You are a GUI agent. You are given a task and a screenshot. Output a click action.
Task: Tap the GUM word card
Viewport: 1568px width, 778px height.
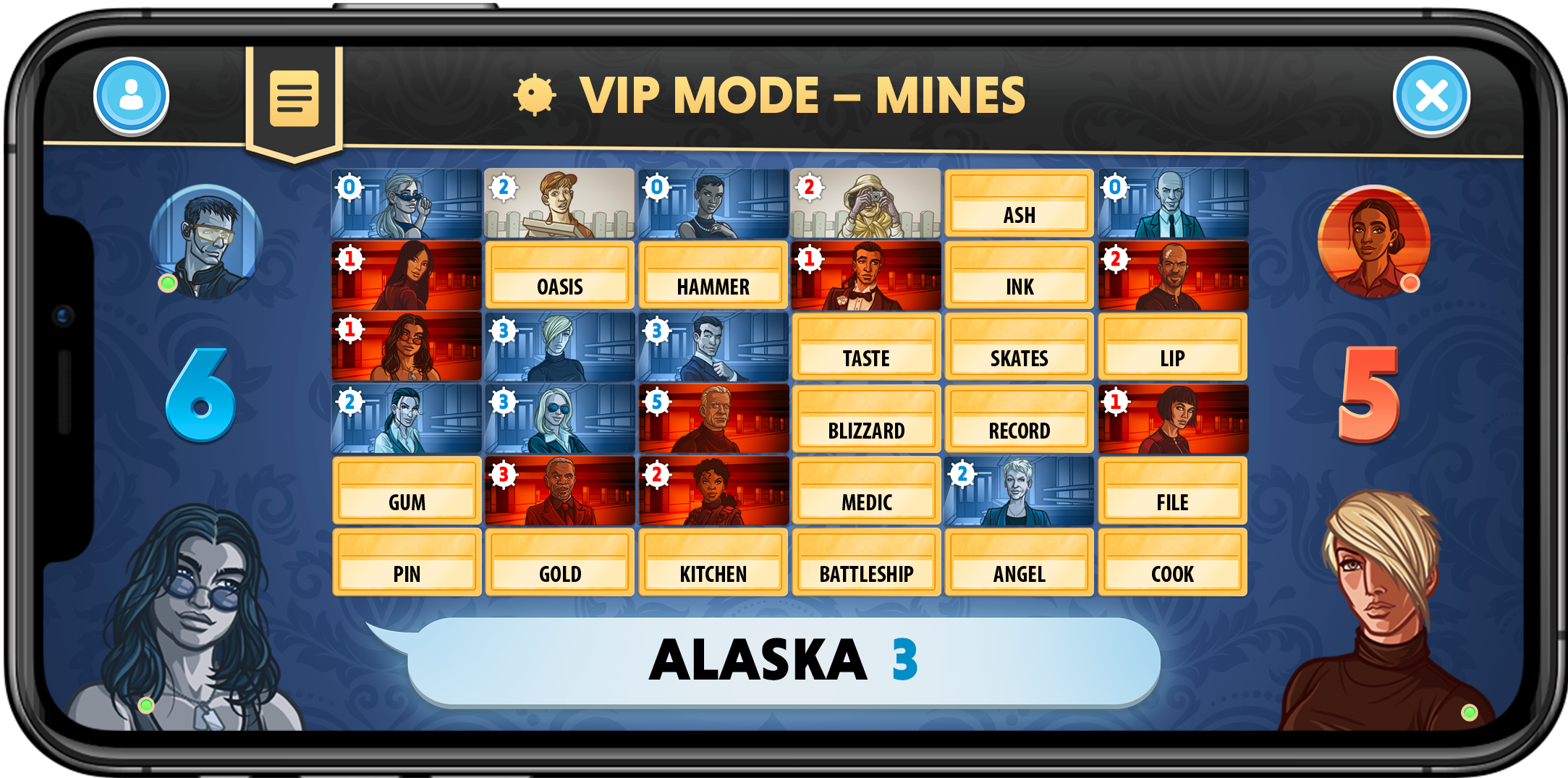pos(406,490)
